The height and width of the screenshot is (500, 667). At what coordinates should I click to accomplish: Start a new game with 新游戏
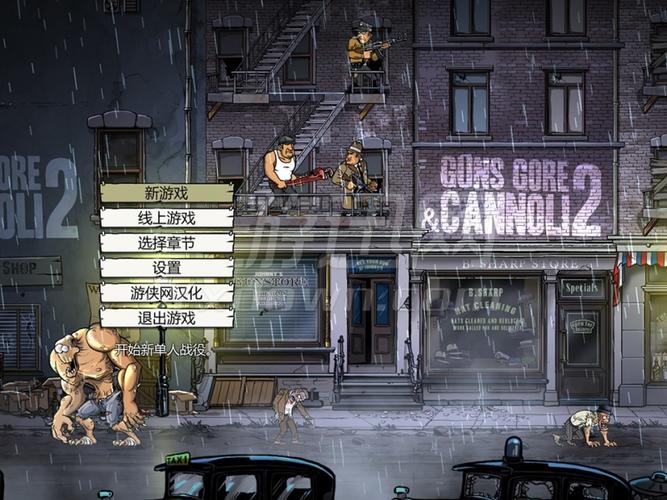click(x=166, y=193)
